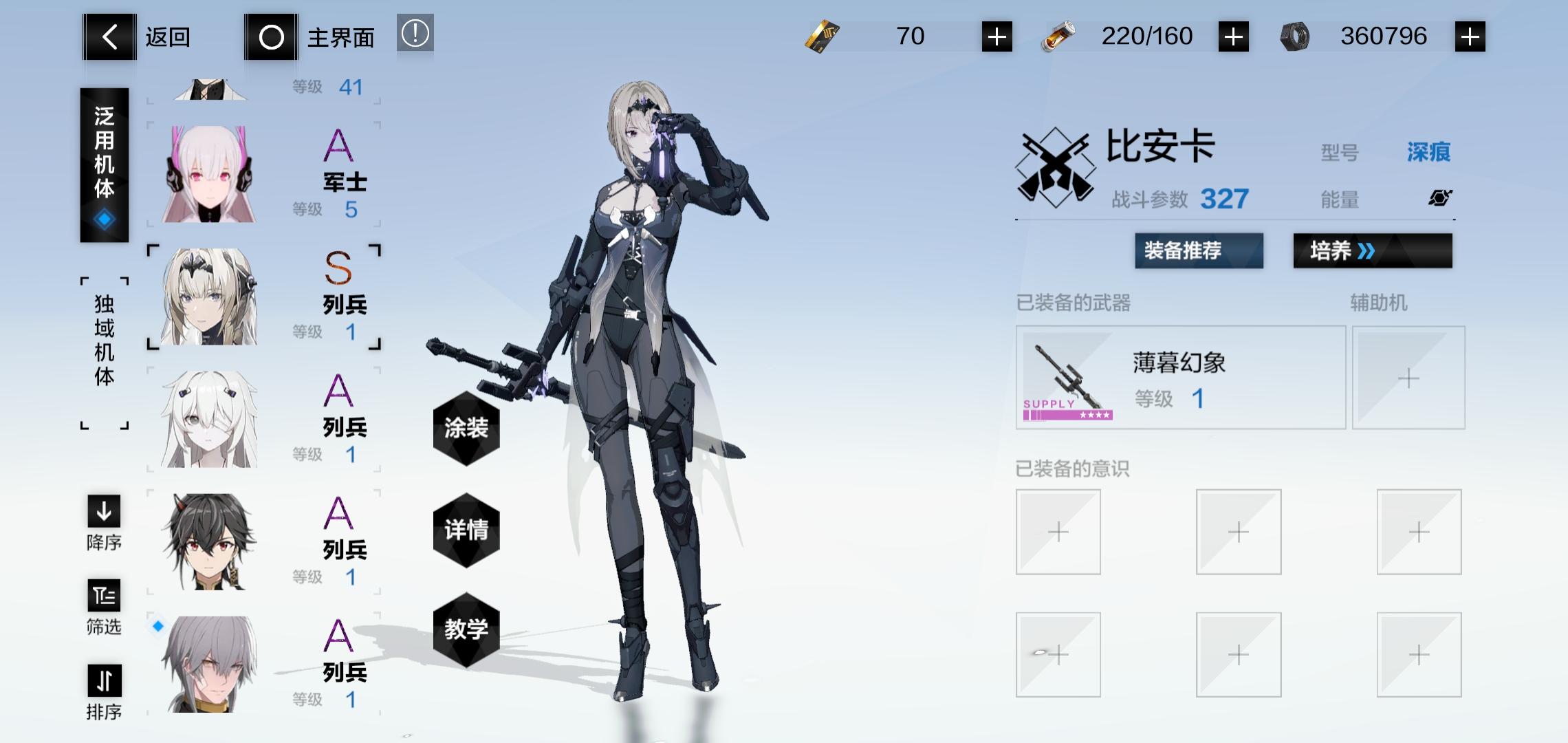
Task: Open the 详情 details panel
Action: (466, 532)
